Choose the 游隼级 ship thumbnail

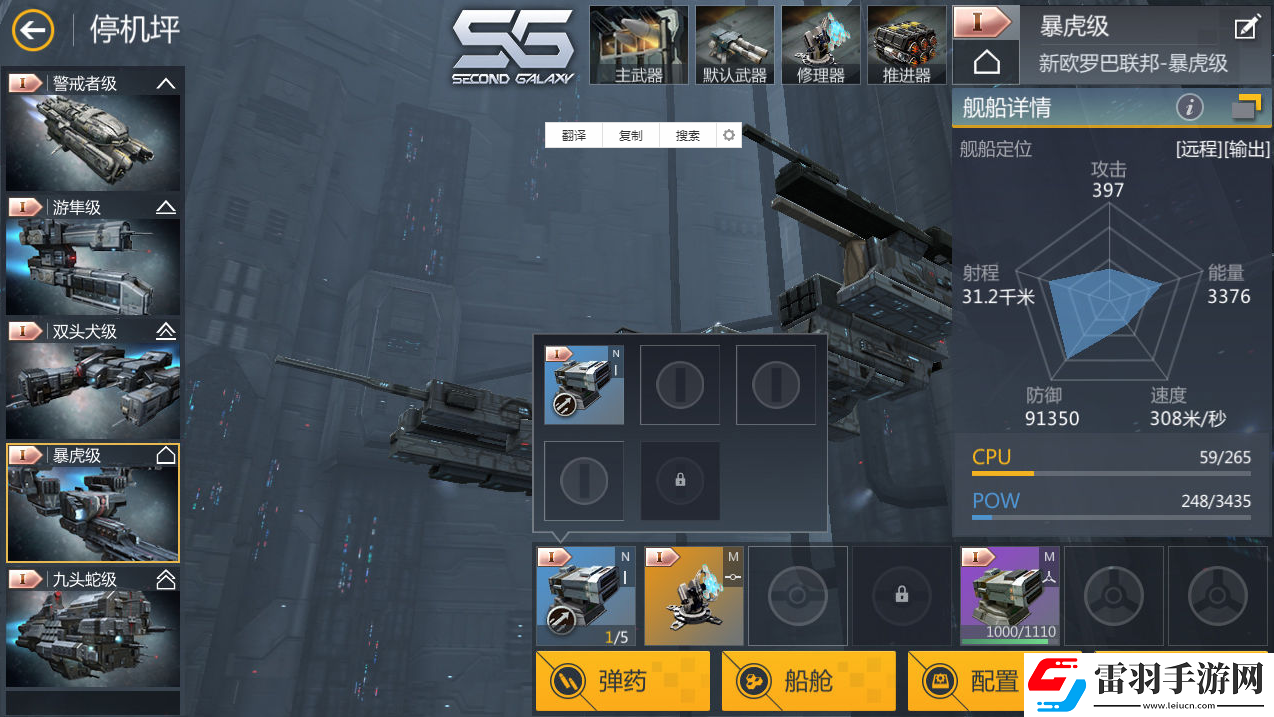click(93, 256)
